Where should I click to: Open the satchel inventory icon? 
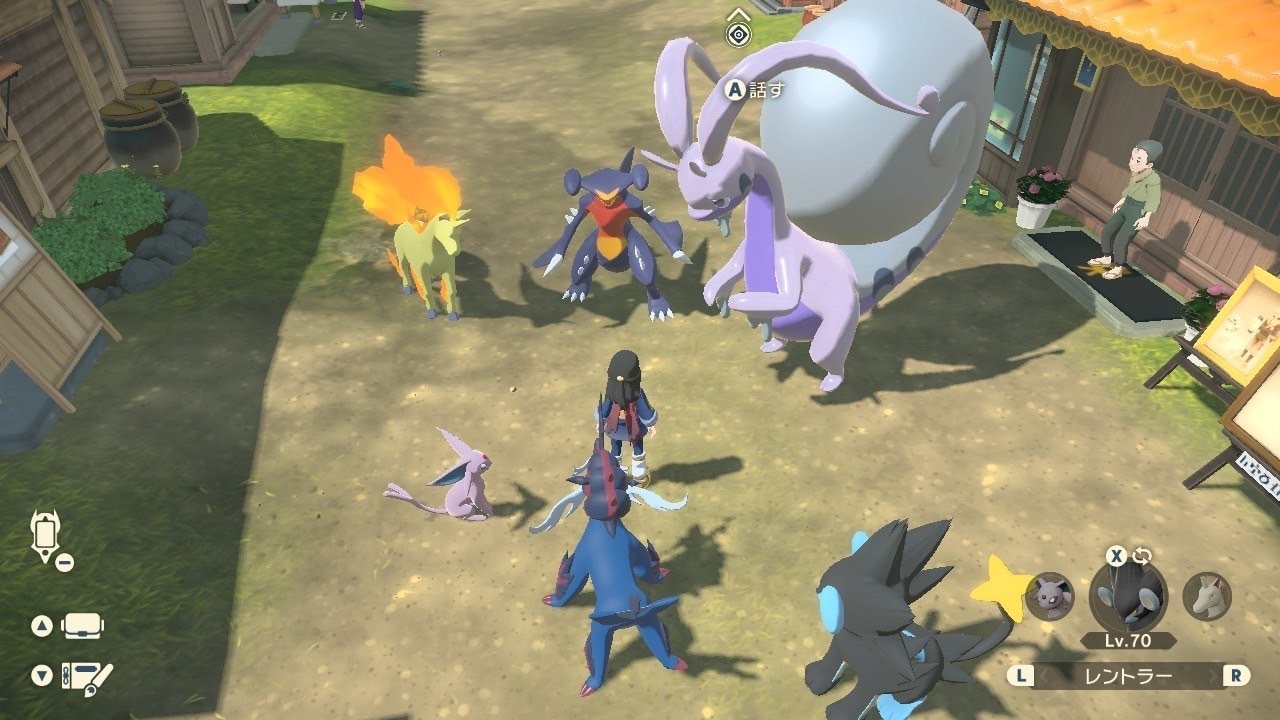(x=82, y=627)
